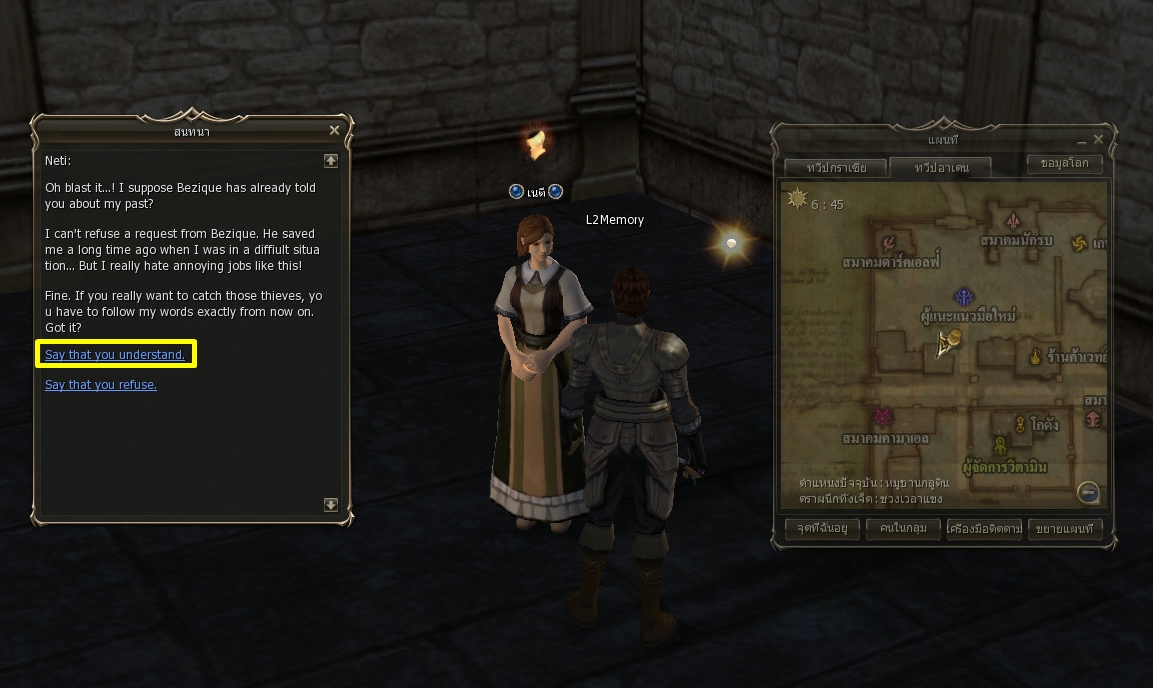Screen dimensions: 1153x688
Task: Select the ผู้จัดการวิตามิน marker on map
Action: (x=999, y=447)
